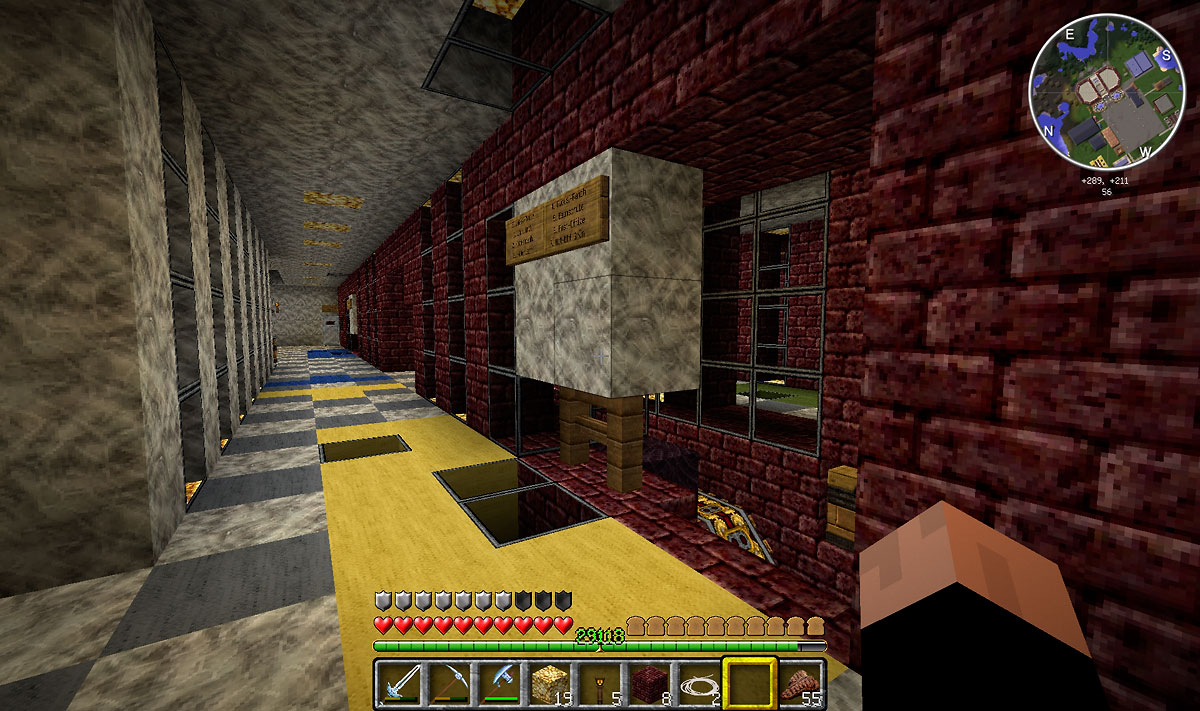The width and height of the screenshot is (1200, 711).
Task: Click the highlighted empty hotbar slot
Action: (x=747, y=684)
